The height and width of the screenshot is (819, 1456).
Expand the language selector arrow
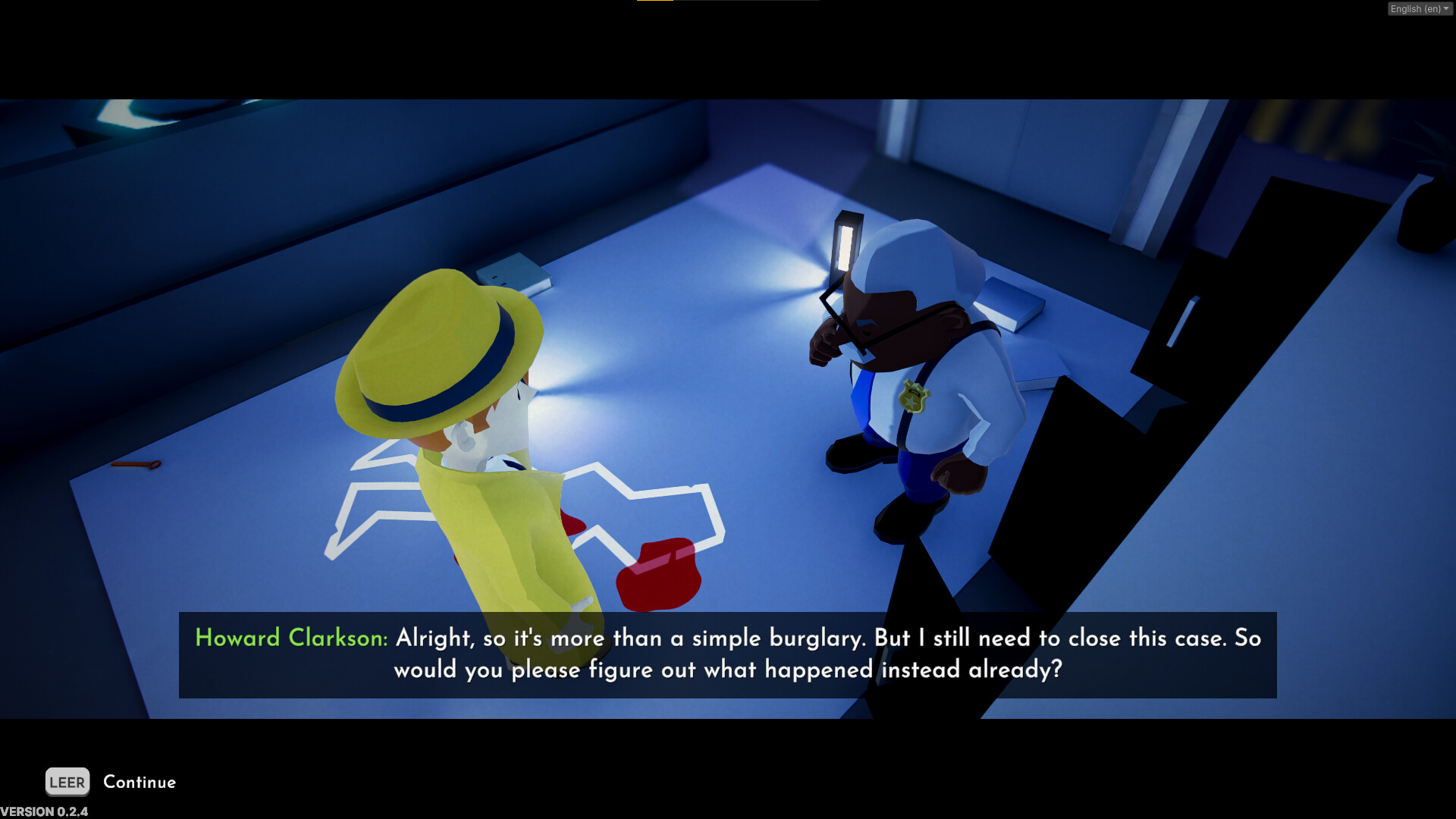pos(1447,8)
